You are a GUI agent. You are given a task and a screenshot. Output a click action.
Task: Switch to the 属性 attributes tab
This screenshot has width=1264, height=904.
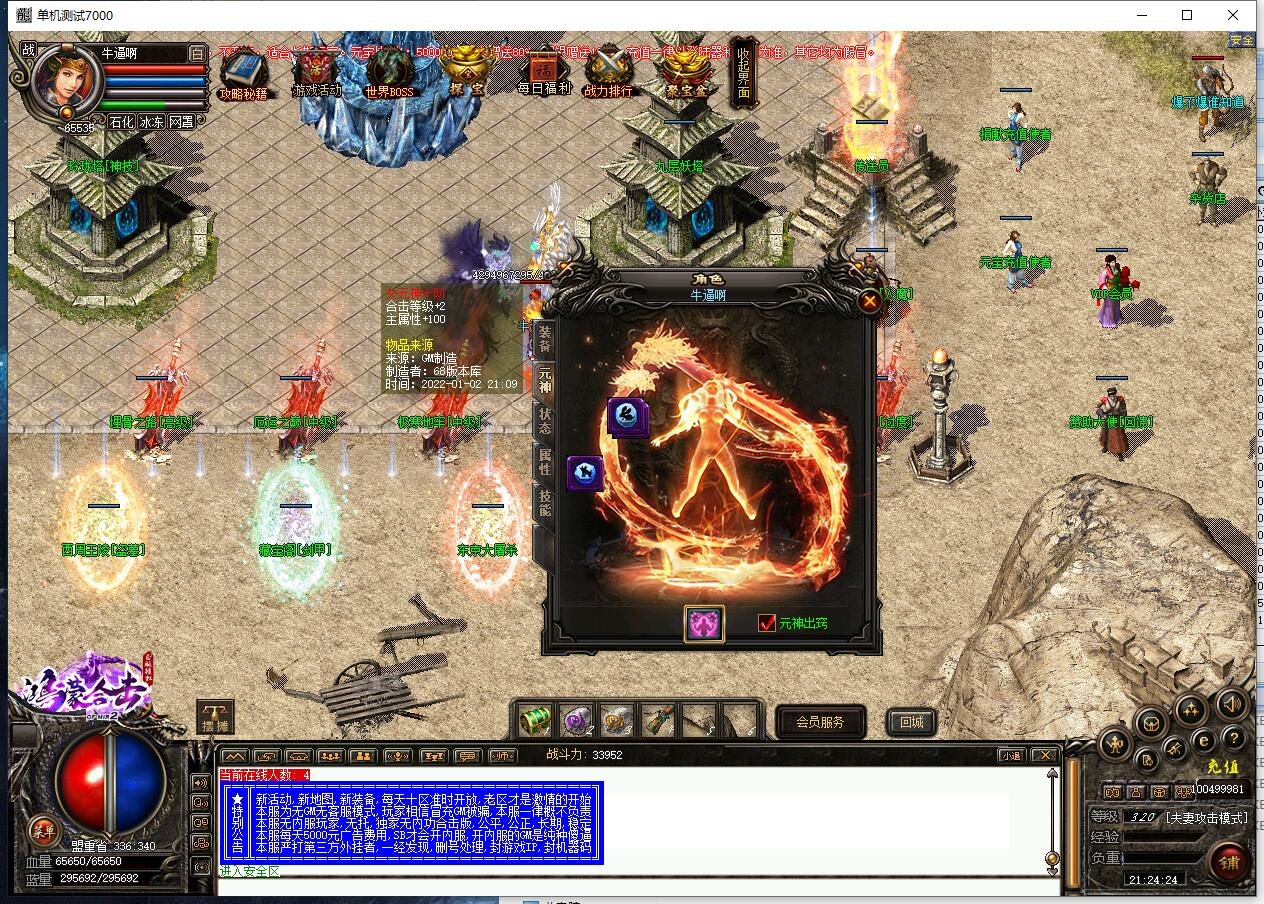pyautogui.click(x=545, y=463)
